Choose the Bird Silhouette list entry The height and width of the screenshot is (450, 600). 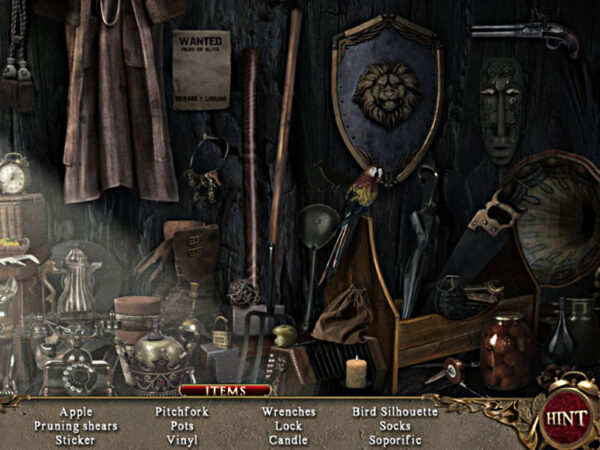[395, 411]
